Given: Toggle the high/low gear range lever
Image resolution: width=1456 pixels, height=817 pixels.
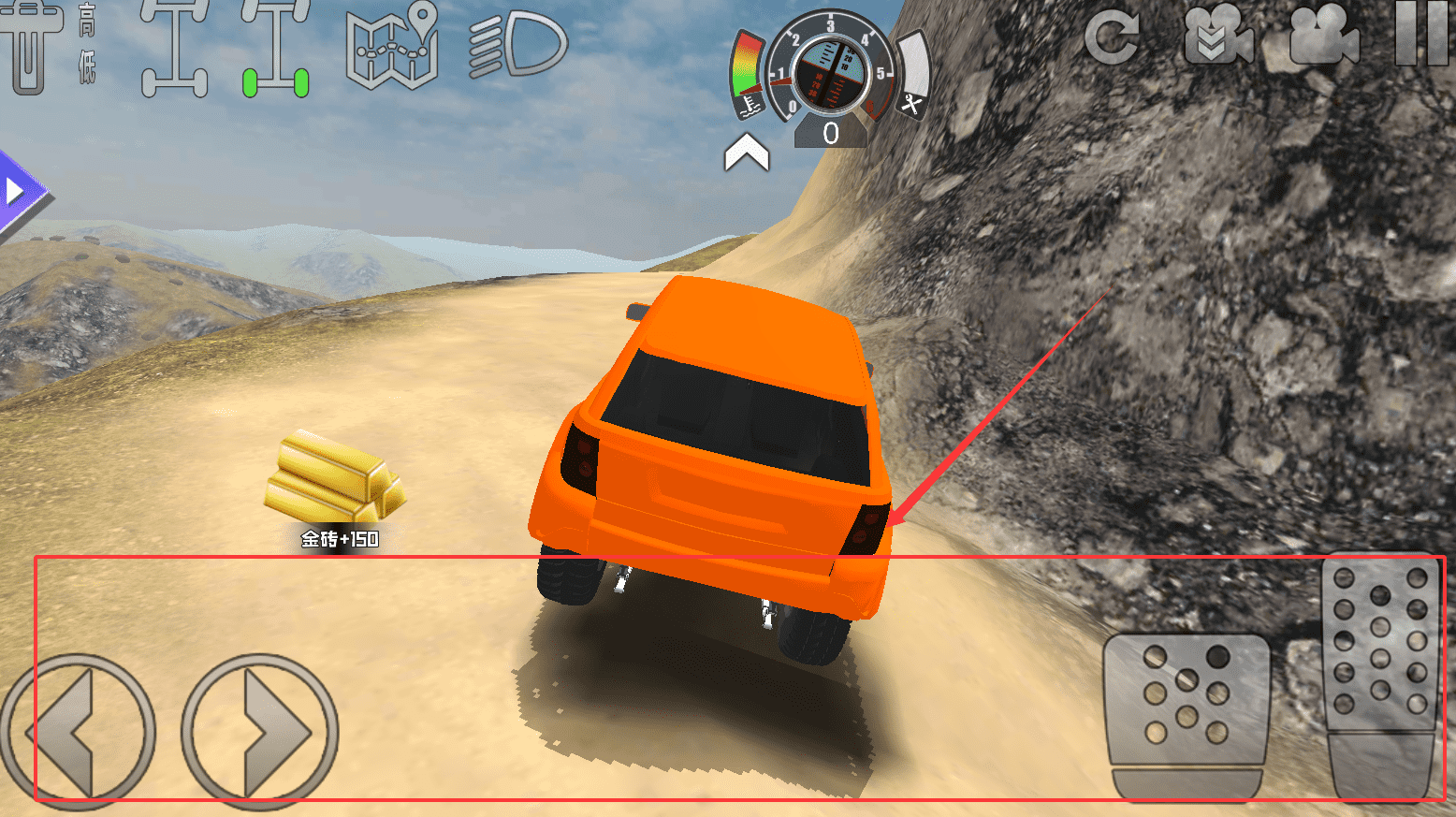Looking at the screenshot, I should click(x=37, y=47).
